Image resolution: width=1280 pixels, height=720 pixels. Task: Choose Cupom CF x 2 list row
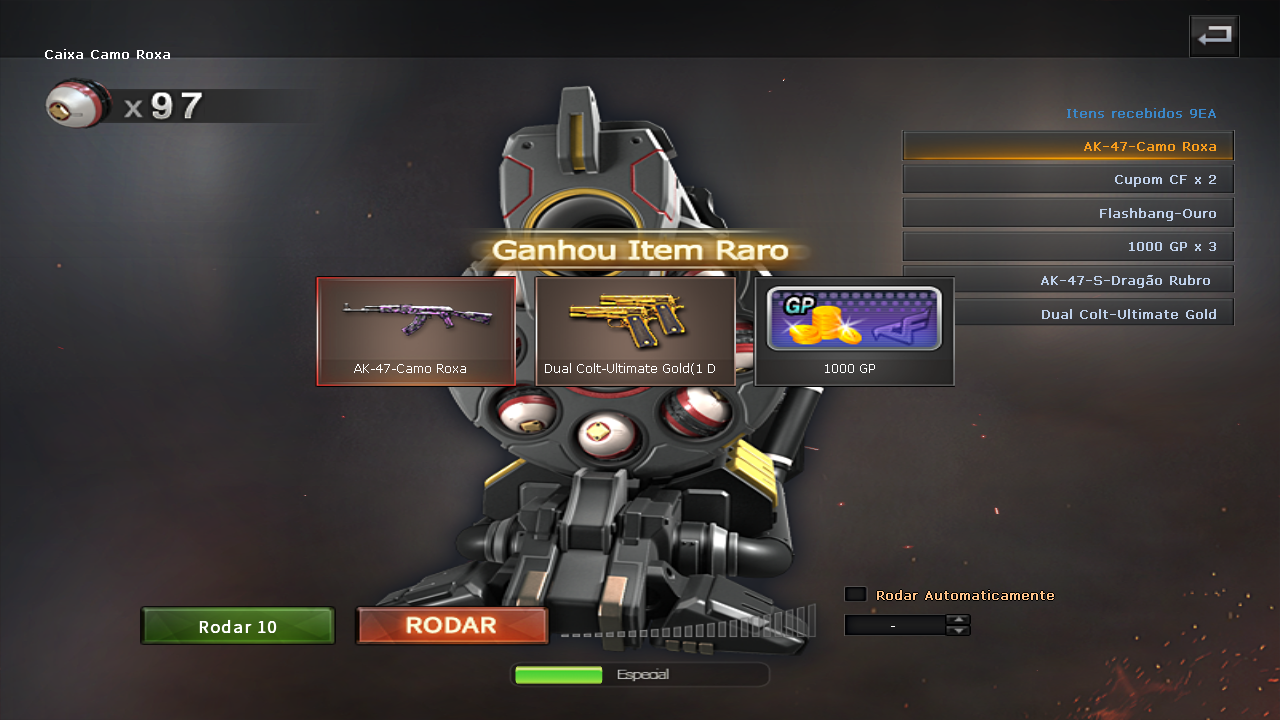pyautogui.click(x=1068, y=180)
